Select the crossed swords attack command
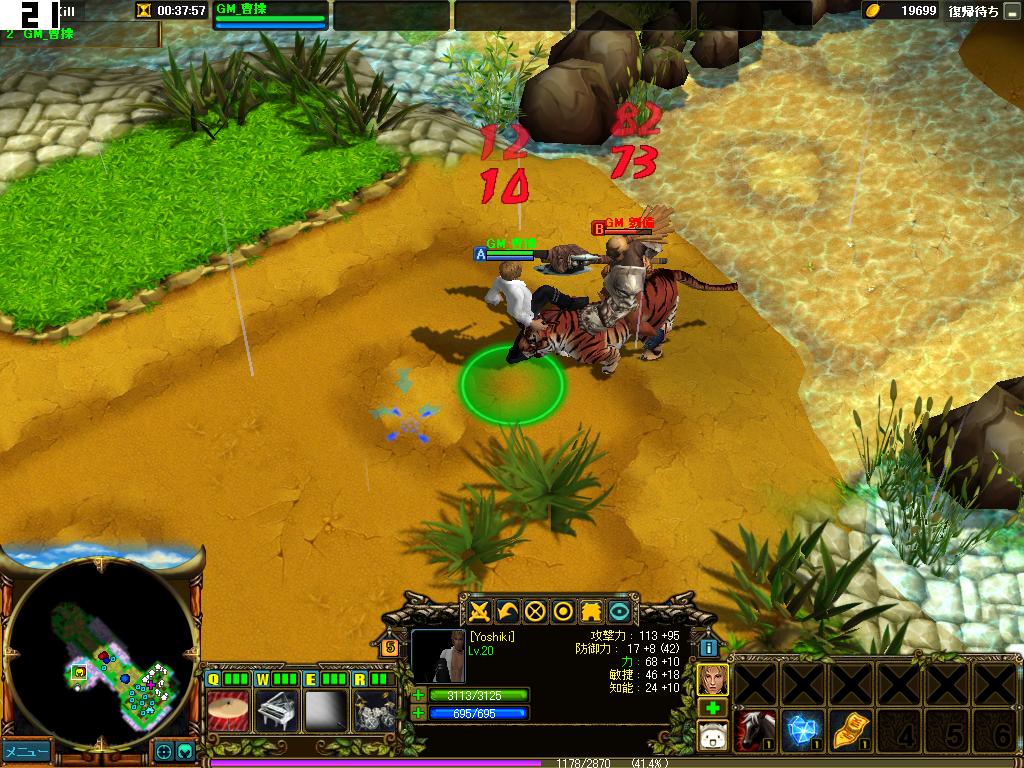1024x768 pixels. (x=480, y=611)
